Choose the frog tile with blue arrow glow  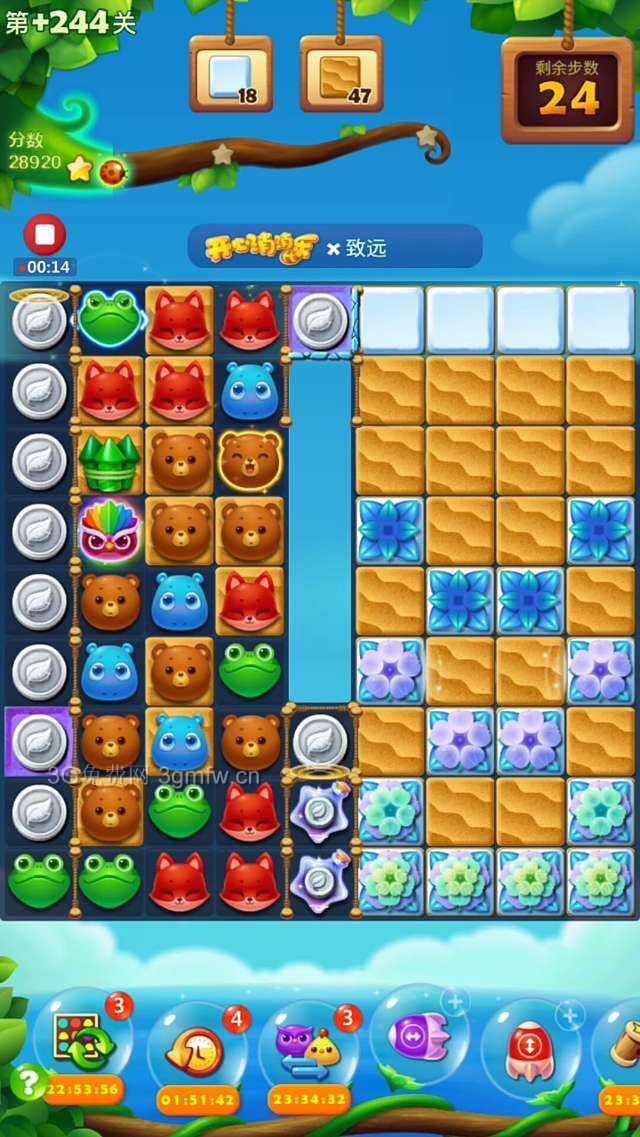109,319
